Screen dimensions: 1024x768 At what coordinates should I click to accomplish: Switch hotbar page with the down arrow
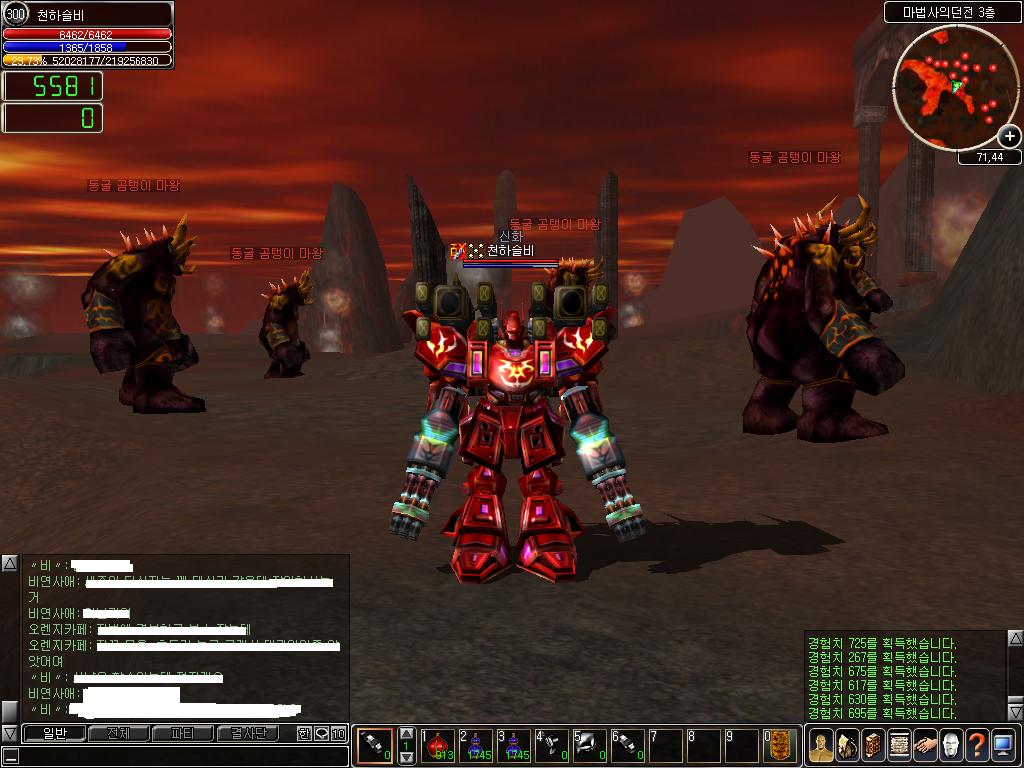(406, 758)
